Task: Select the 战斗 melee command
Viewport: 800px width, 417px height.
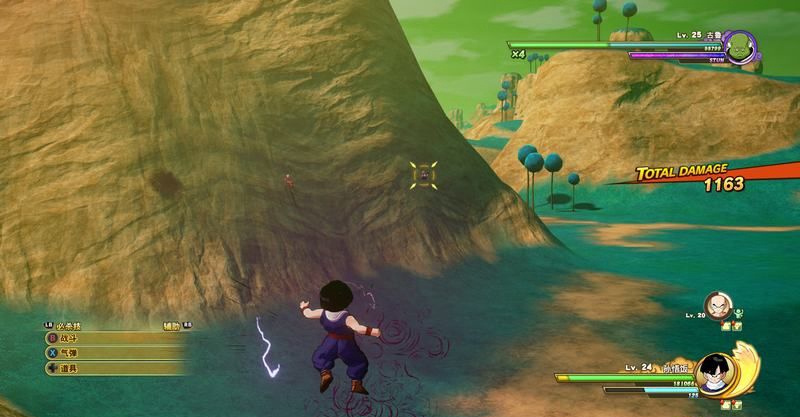Action: pos(68,339)
